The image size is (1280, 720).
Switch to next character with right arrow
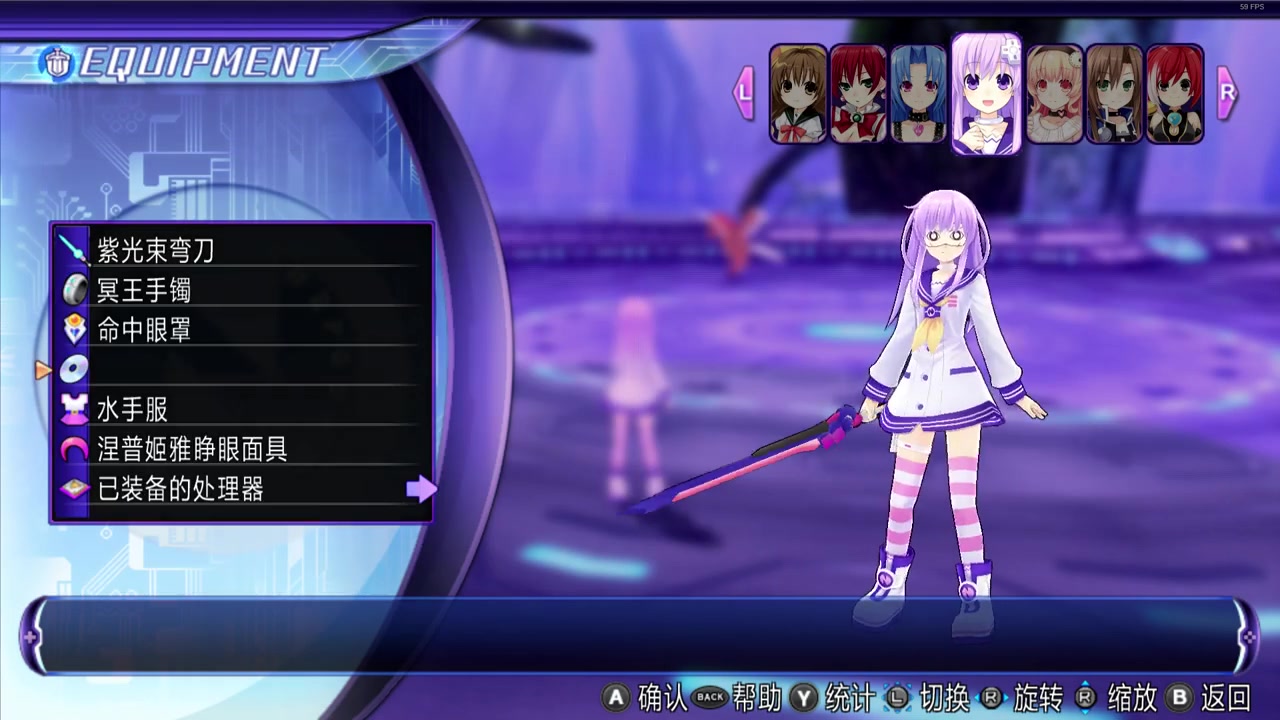[1227, 93]
